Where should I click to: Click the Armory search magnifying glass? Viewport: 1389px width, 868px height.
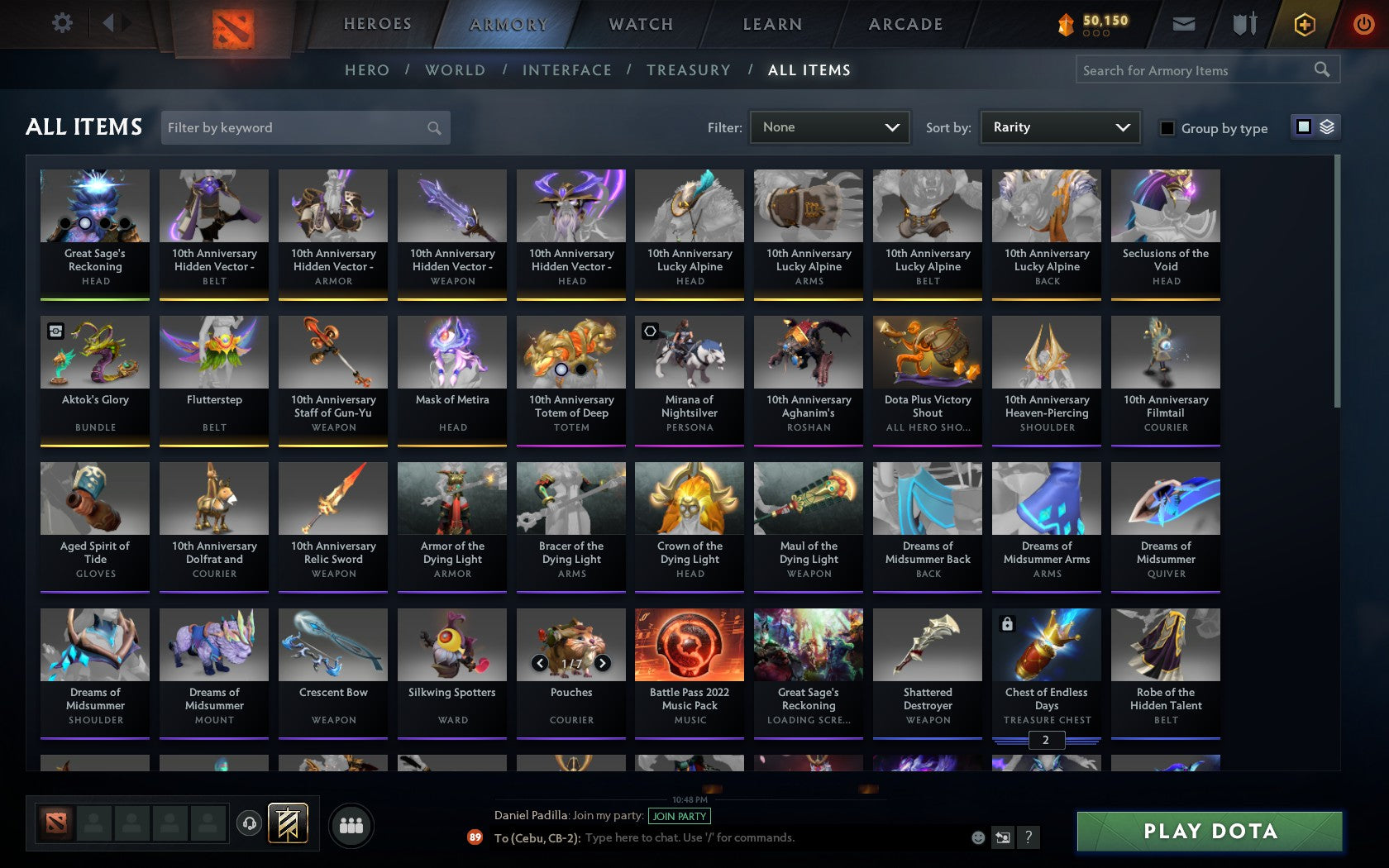(1321, 70)
